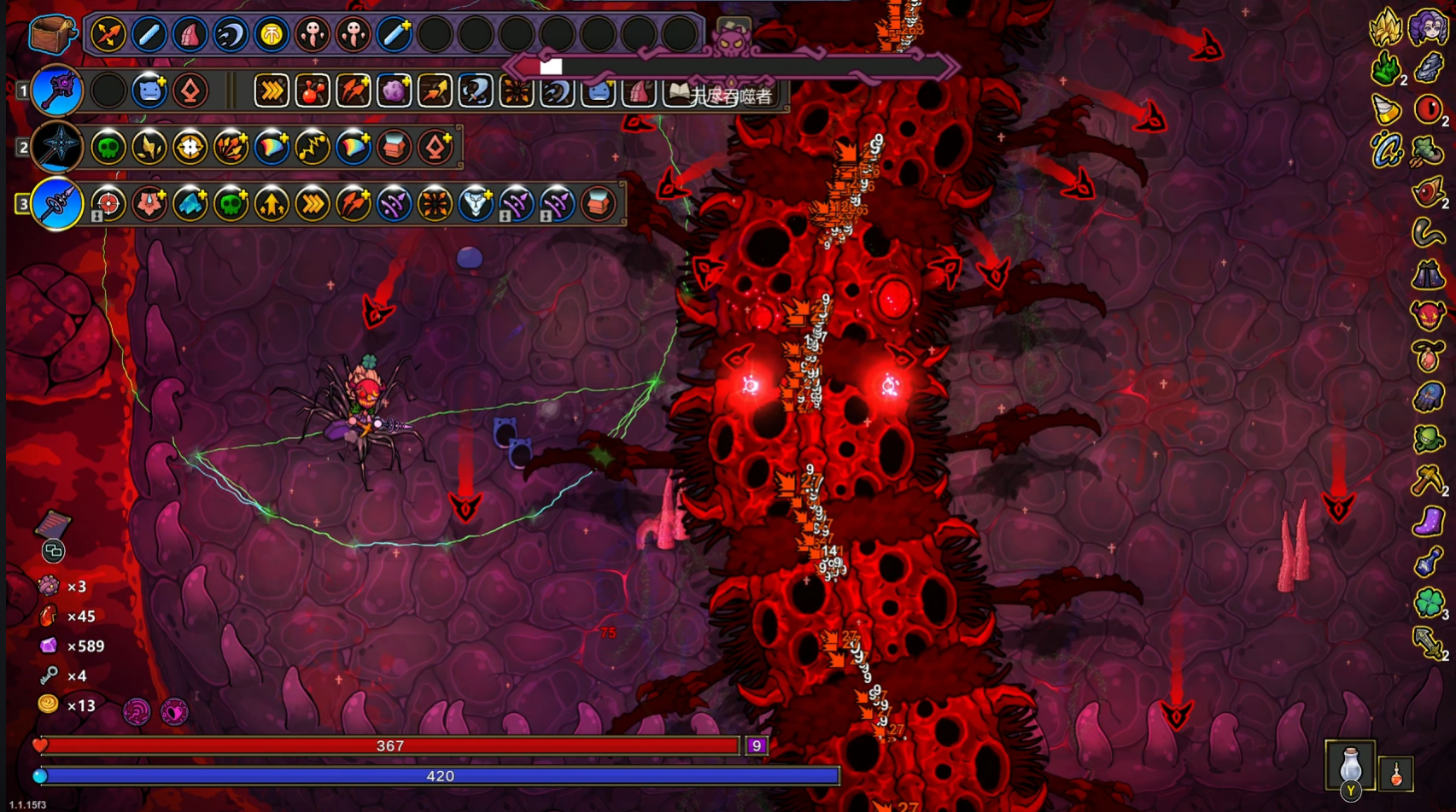Pick the crossed orange arrows backpack spell
Image resolution: width=1456 pixels, height=812 pixels.
[x=108, y=35]
